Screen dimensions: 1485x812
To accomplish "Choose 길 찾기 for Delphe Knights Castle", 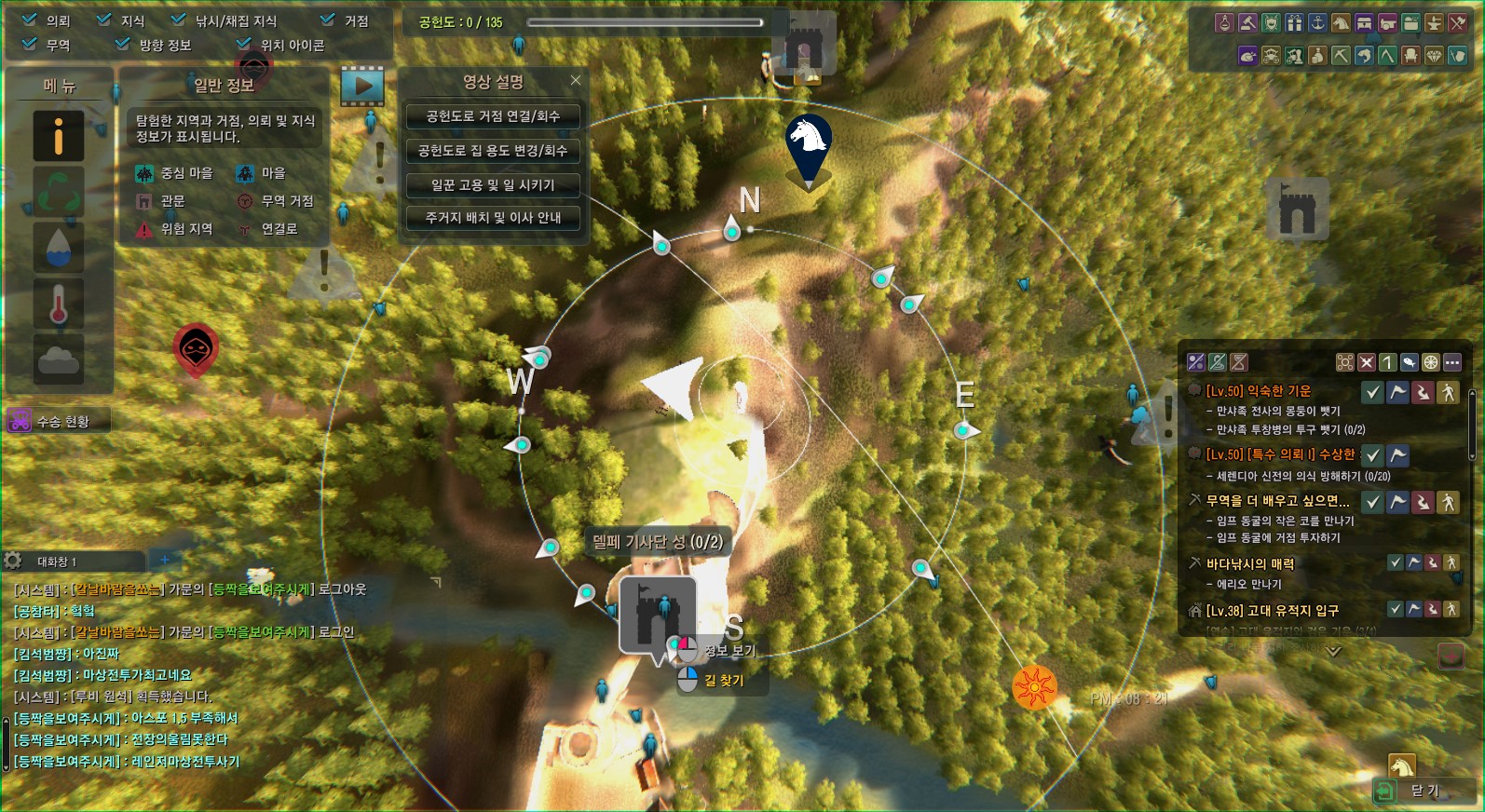I will [724, 681].
